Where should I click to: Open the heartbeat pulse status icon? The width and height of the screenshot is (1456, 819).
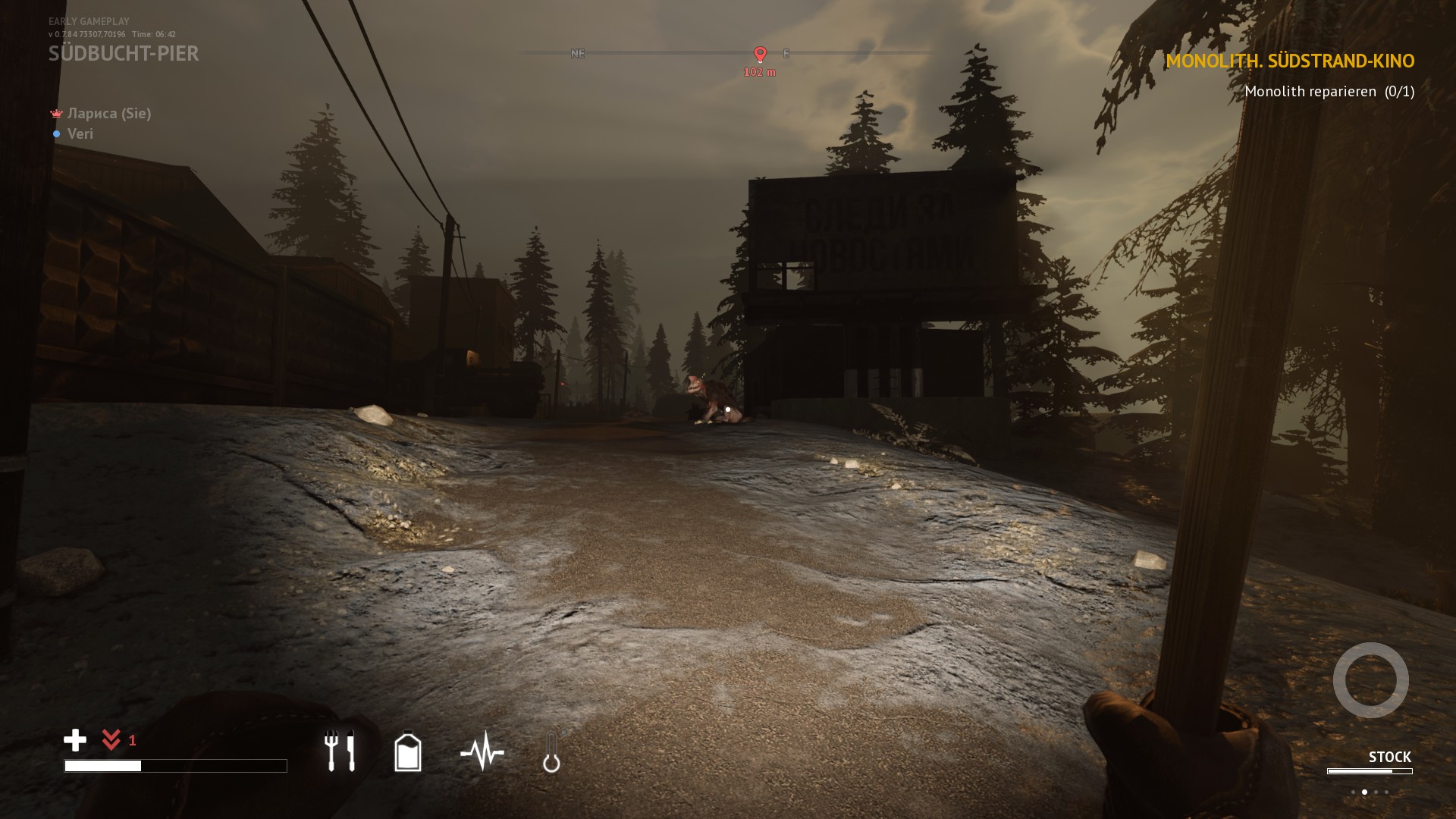pos(482,752)
